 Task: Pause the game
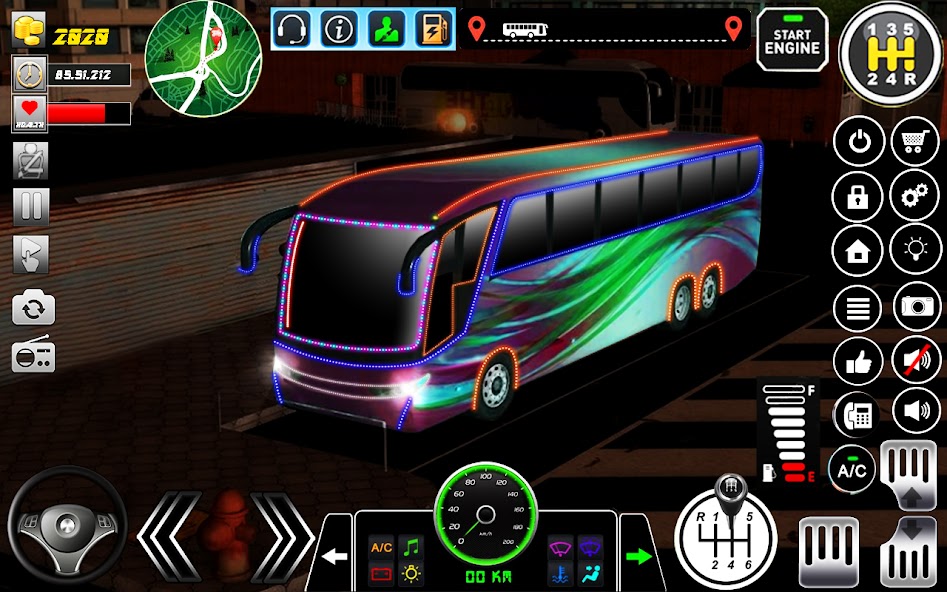[x=32, y=207]
